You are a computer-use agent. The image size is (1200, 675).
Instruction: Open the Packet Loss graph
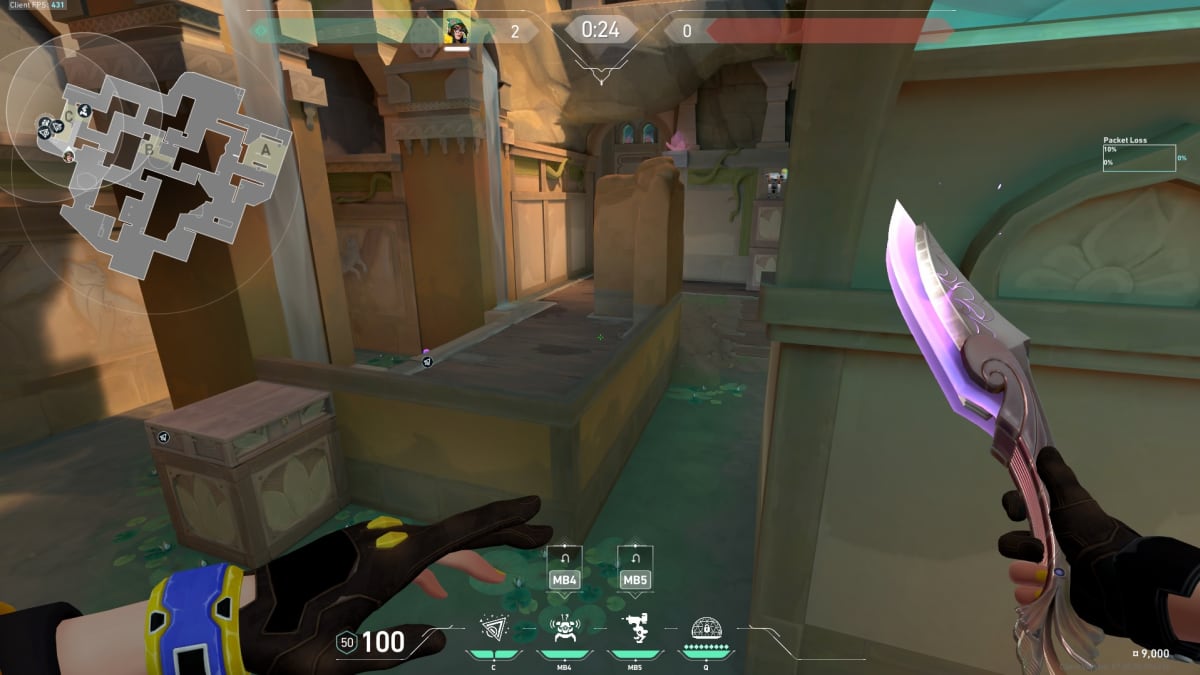point(1139,158)
